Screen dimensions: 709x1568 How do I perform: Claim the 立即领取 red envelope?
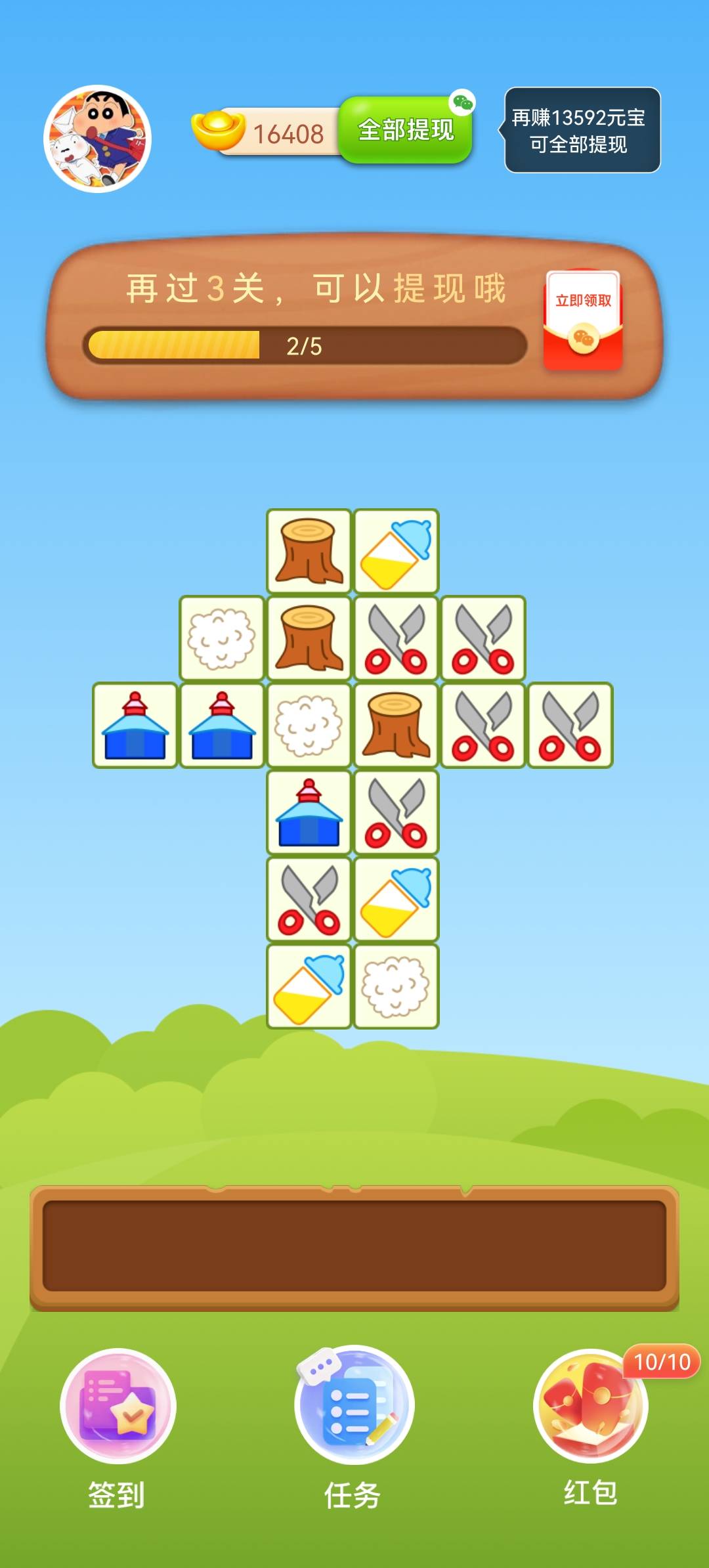583,320
